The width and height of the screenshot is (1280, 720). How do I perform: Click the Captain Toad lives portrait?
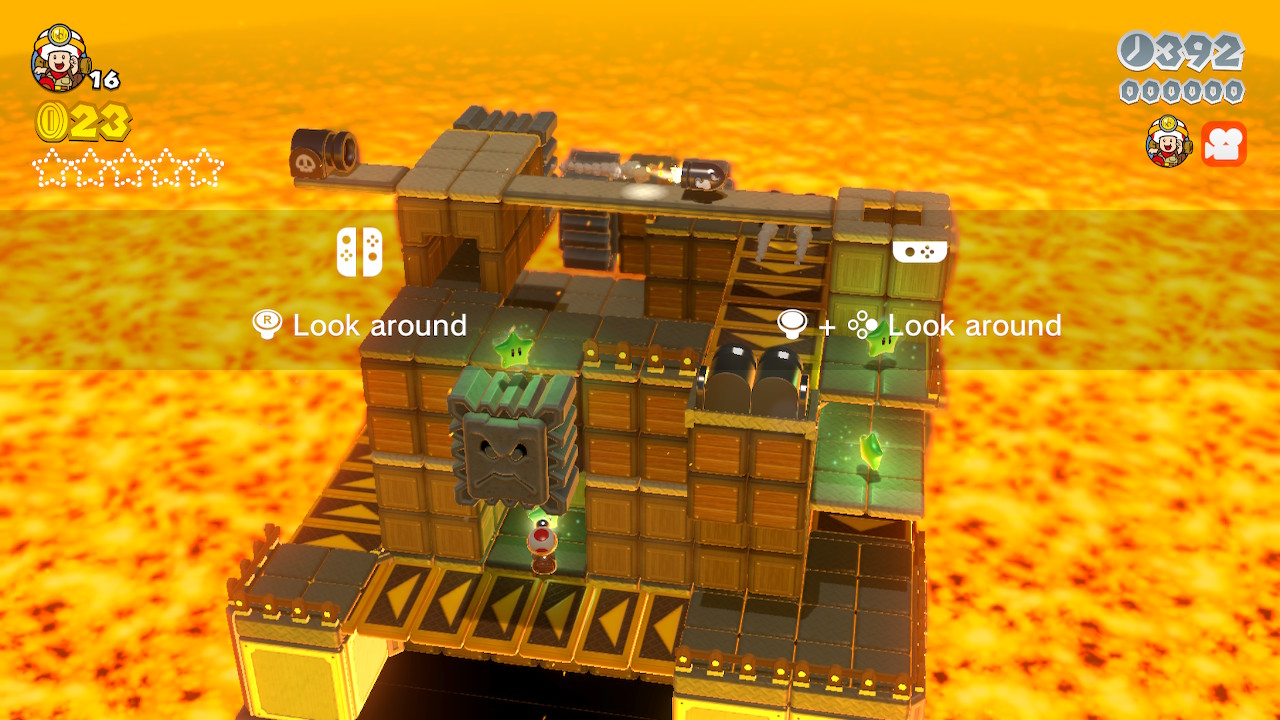[x=58, y=58]
